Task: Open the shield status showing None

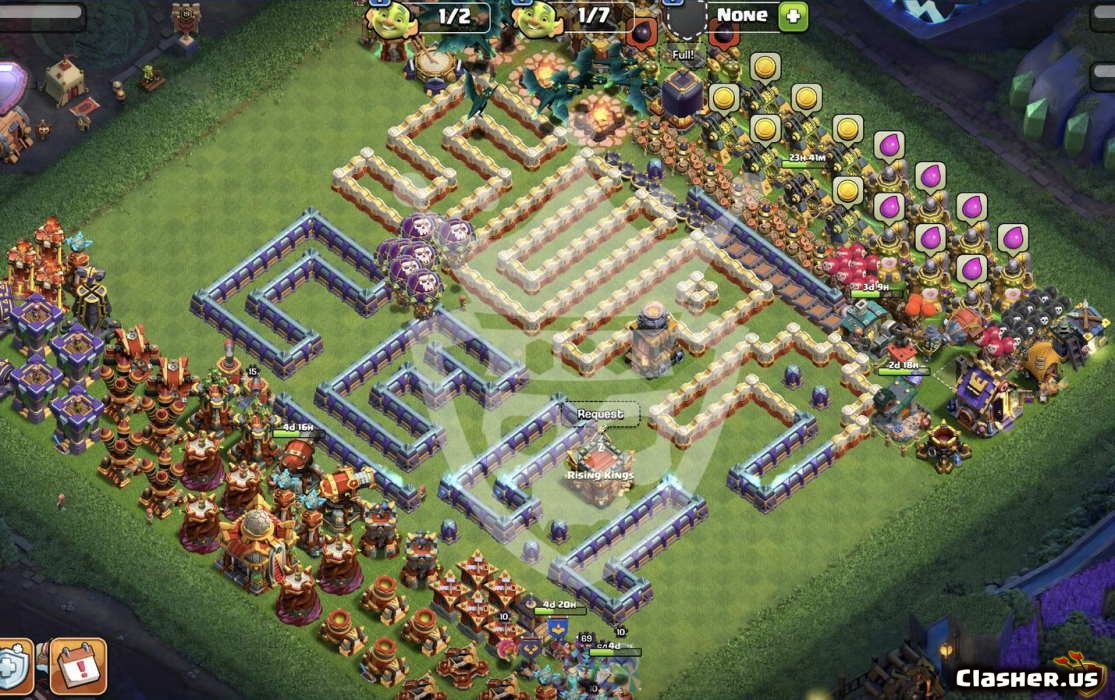Action: [x=740, y=16]
